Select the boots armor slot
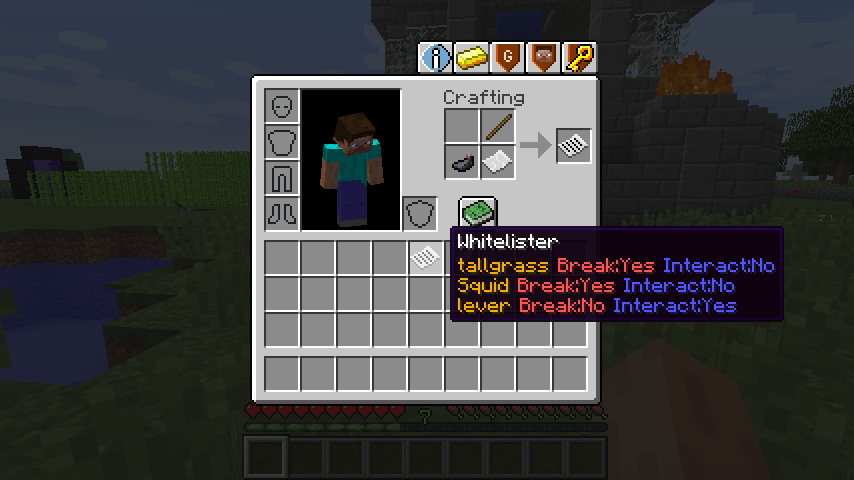Image resolution: width=854 pixels, height=480 pixels. [x=282, y=214]
